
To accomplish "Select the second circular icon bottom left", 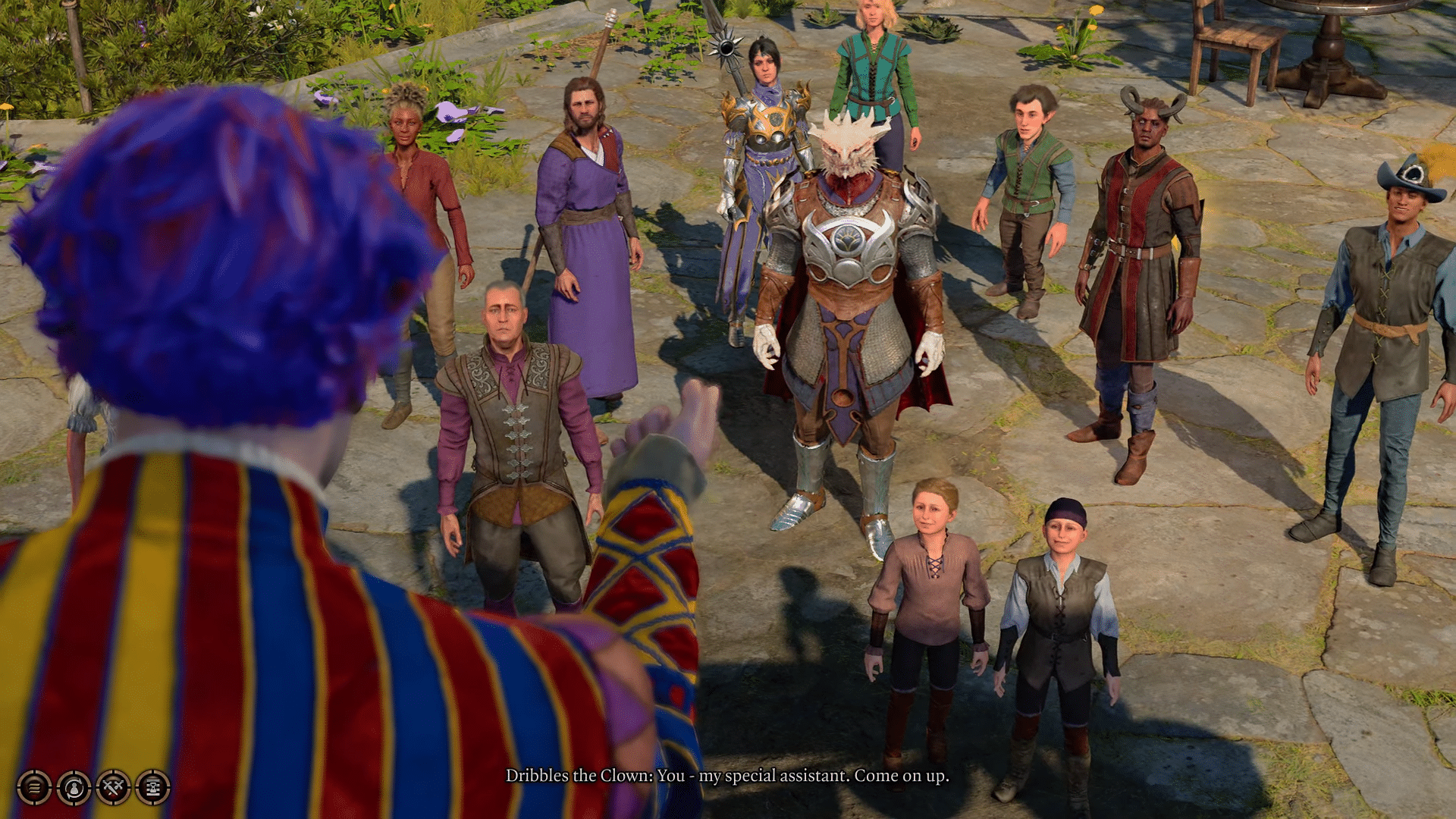I will pos(73,789).
